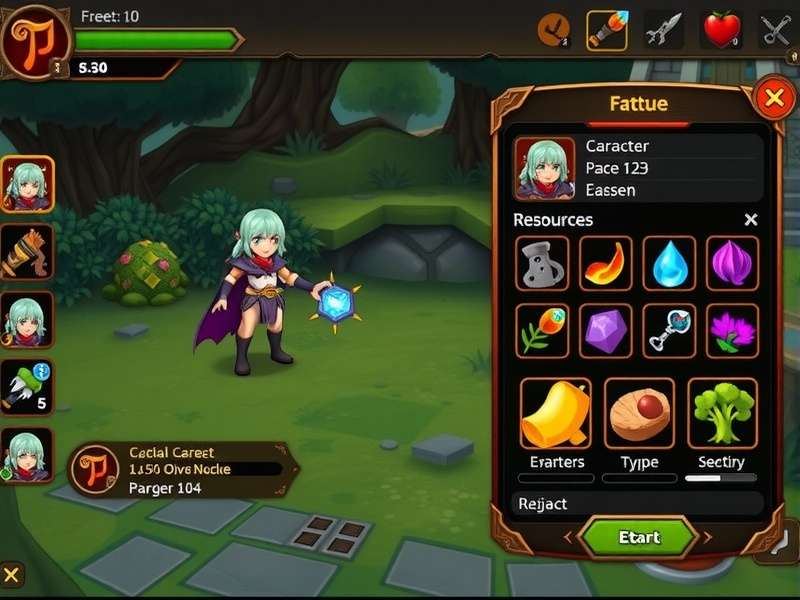Select the purple crystal gem resource
Screen dimensions: 800x600
605,330
